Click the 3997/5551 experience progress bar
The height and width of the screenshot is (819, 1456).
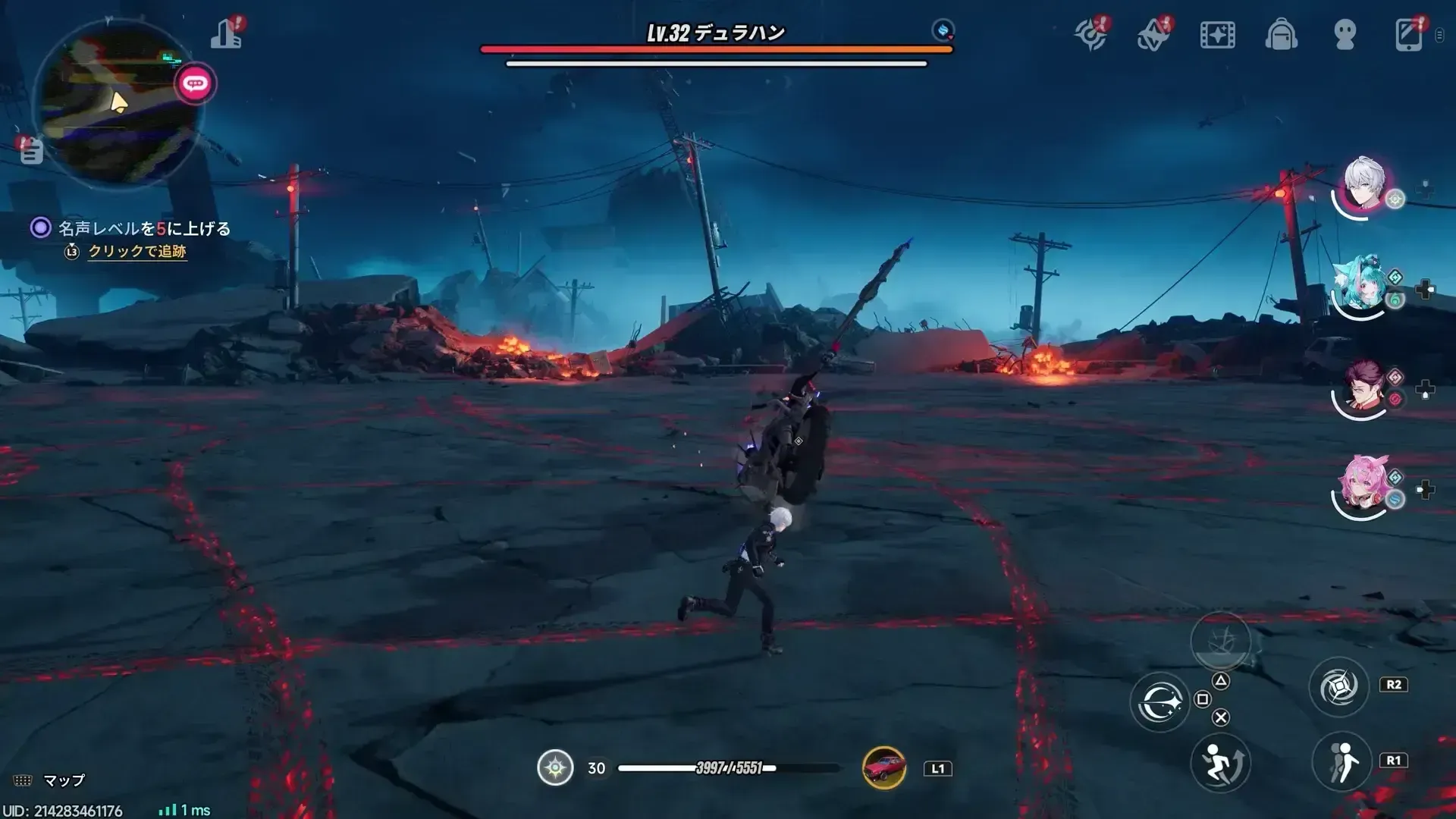728,767
